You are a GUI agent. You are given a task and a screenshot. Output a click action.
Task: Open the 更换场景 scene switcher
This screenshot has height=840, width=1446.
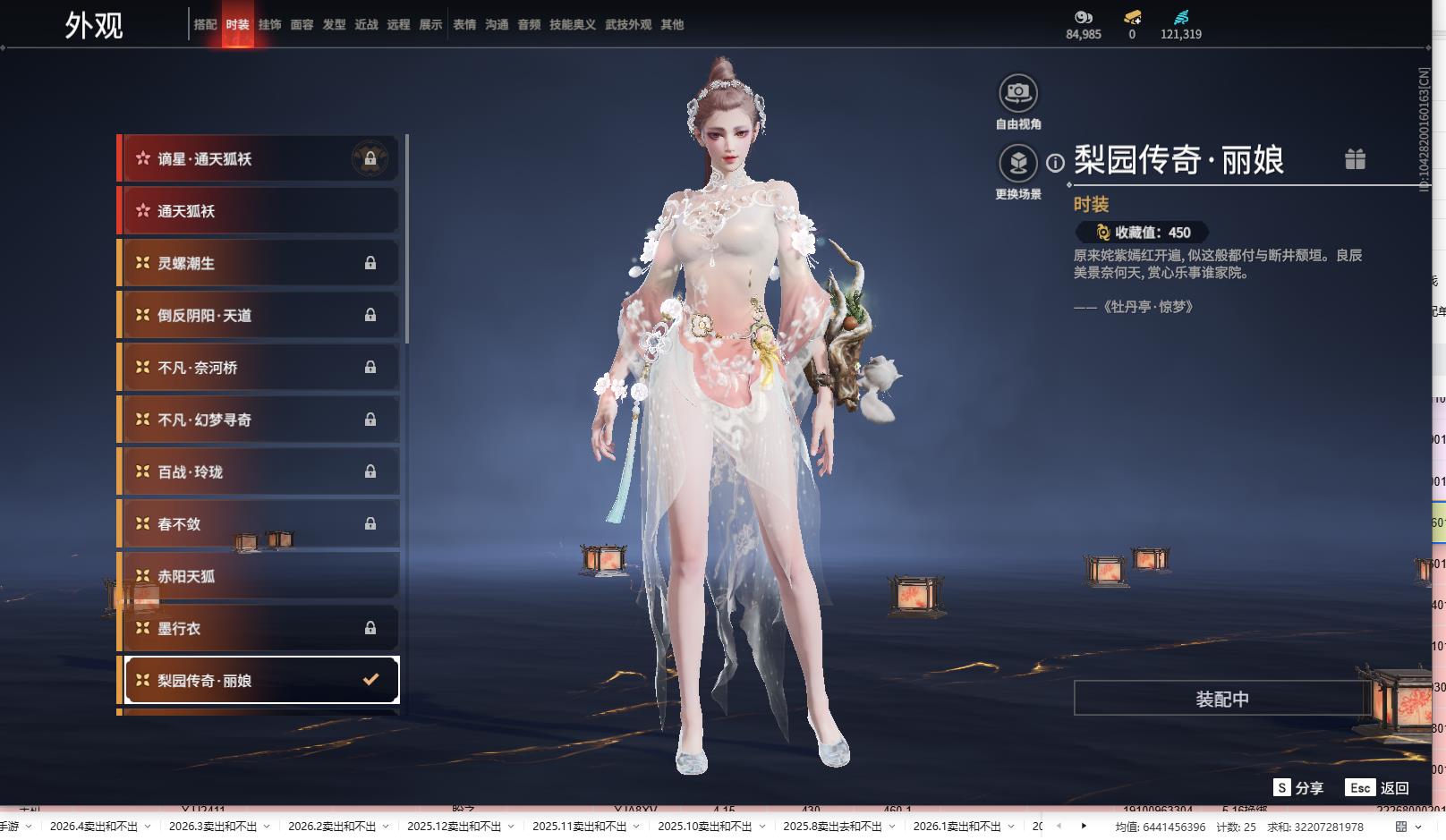pyautogui.click(x=1018, y=164)
